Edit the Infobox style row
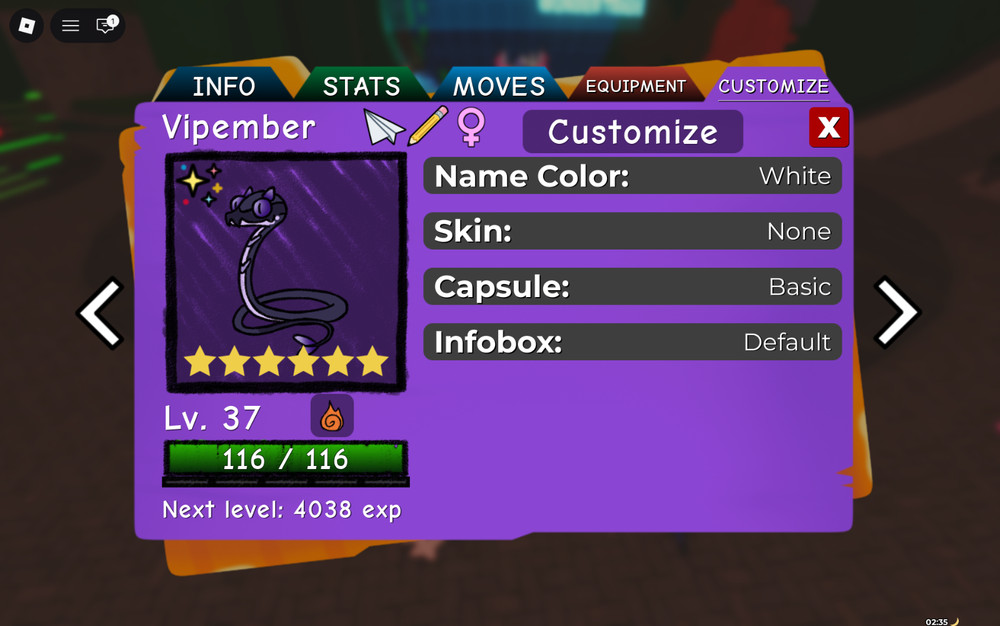The image size is (1000, 626). click(x=632, y=342)
